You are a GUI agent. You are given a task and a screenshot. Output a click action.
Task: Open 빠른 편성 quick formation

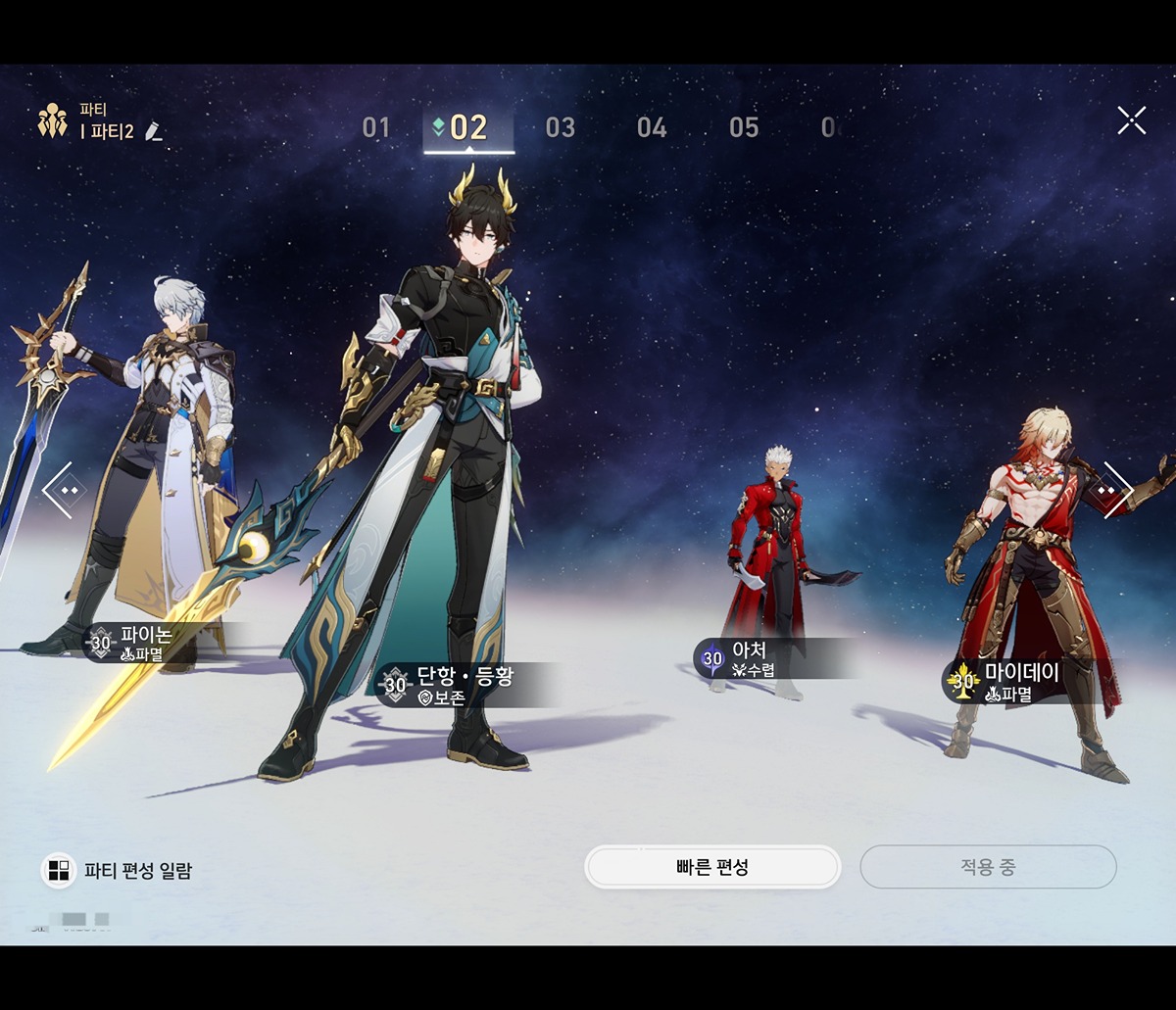tap(712, 867)
